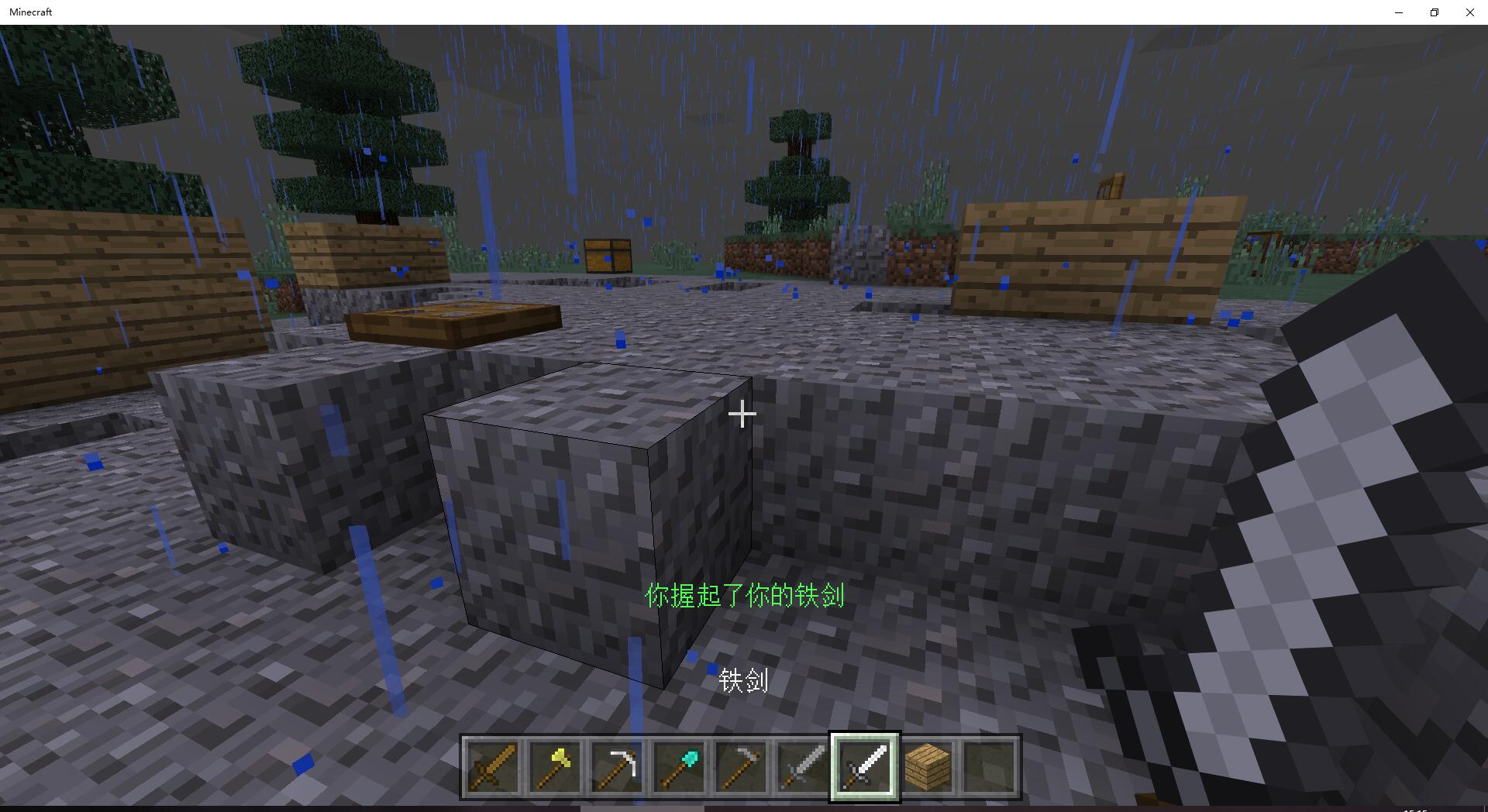Select the stone sword hotbar slot

point(803,767)
